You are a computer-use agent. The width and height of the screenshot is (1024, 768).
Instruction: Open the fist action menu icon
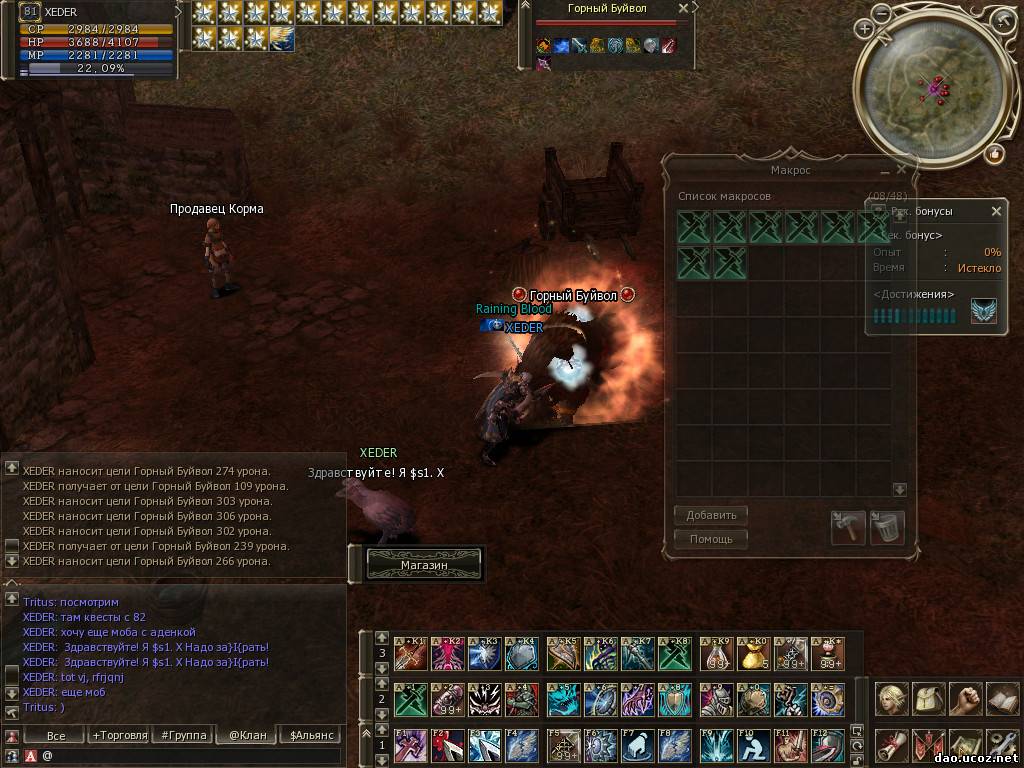965,698
